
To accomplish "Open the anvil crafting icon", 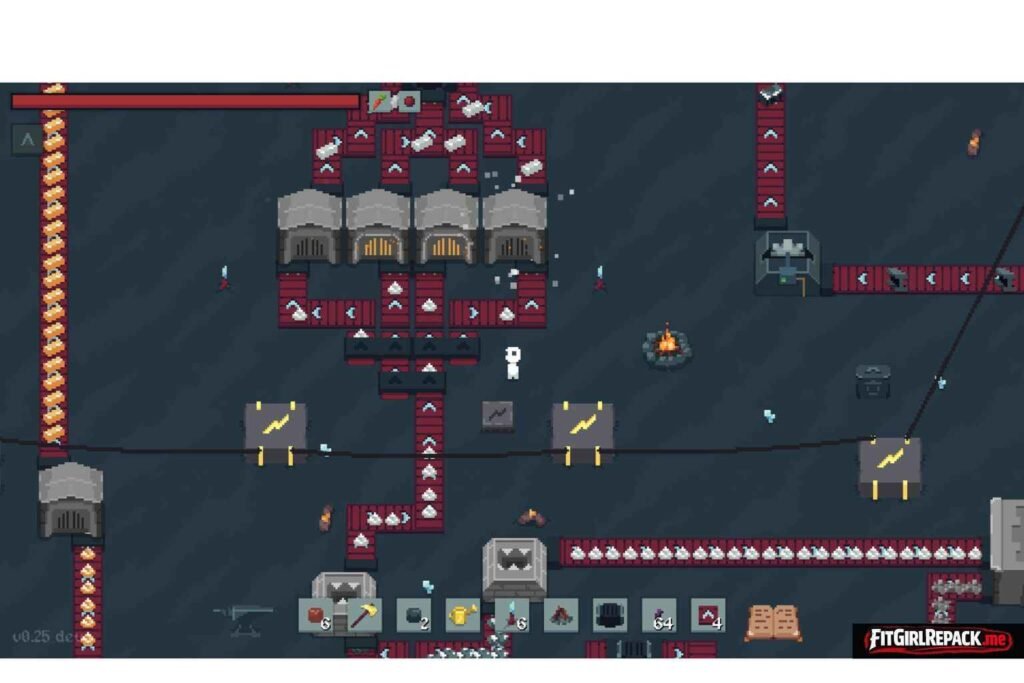I will pos(243,617).
